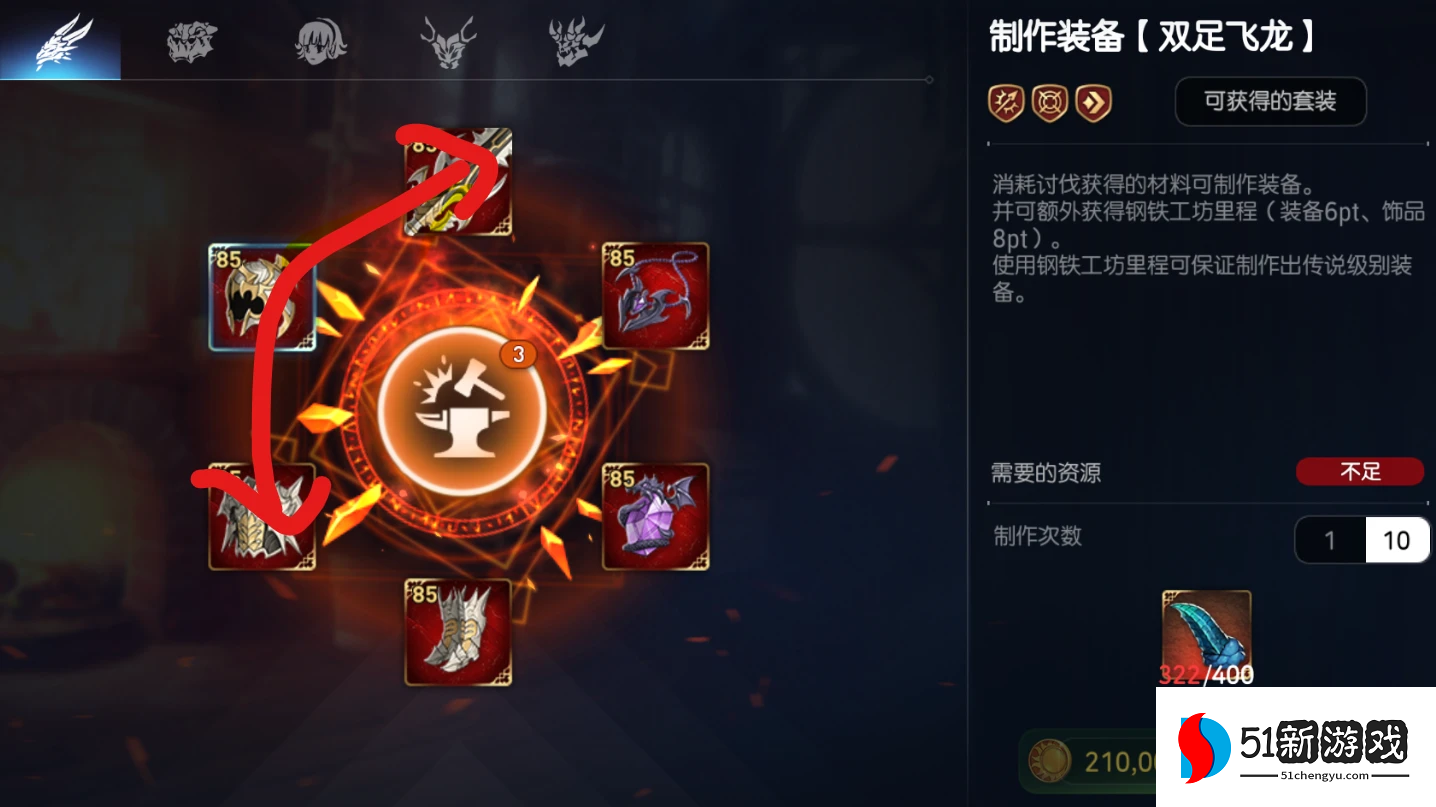Image resolution: width=1436 pixels, height=807 pixels.
Task: Open the 可获得的套装 set list
Action: tap(1270, 101)
